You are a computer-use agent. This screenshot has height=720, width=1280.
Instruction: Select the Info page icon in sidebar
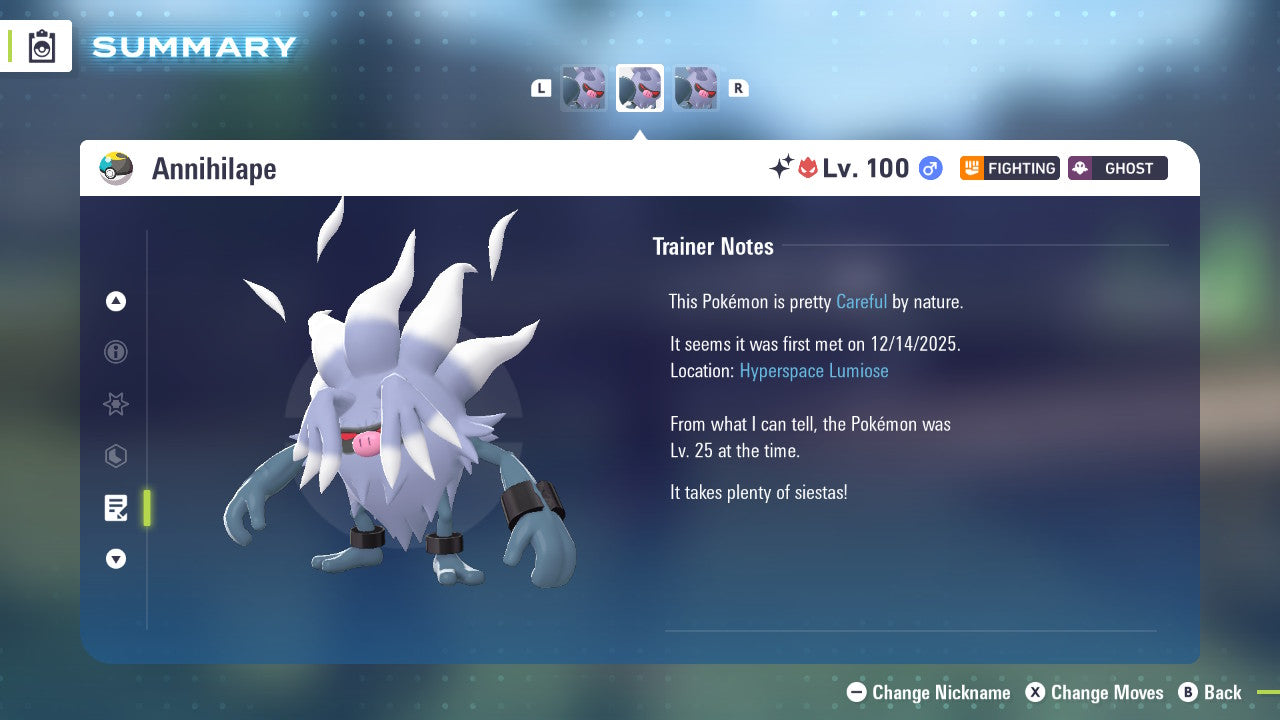point(115,352)
